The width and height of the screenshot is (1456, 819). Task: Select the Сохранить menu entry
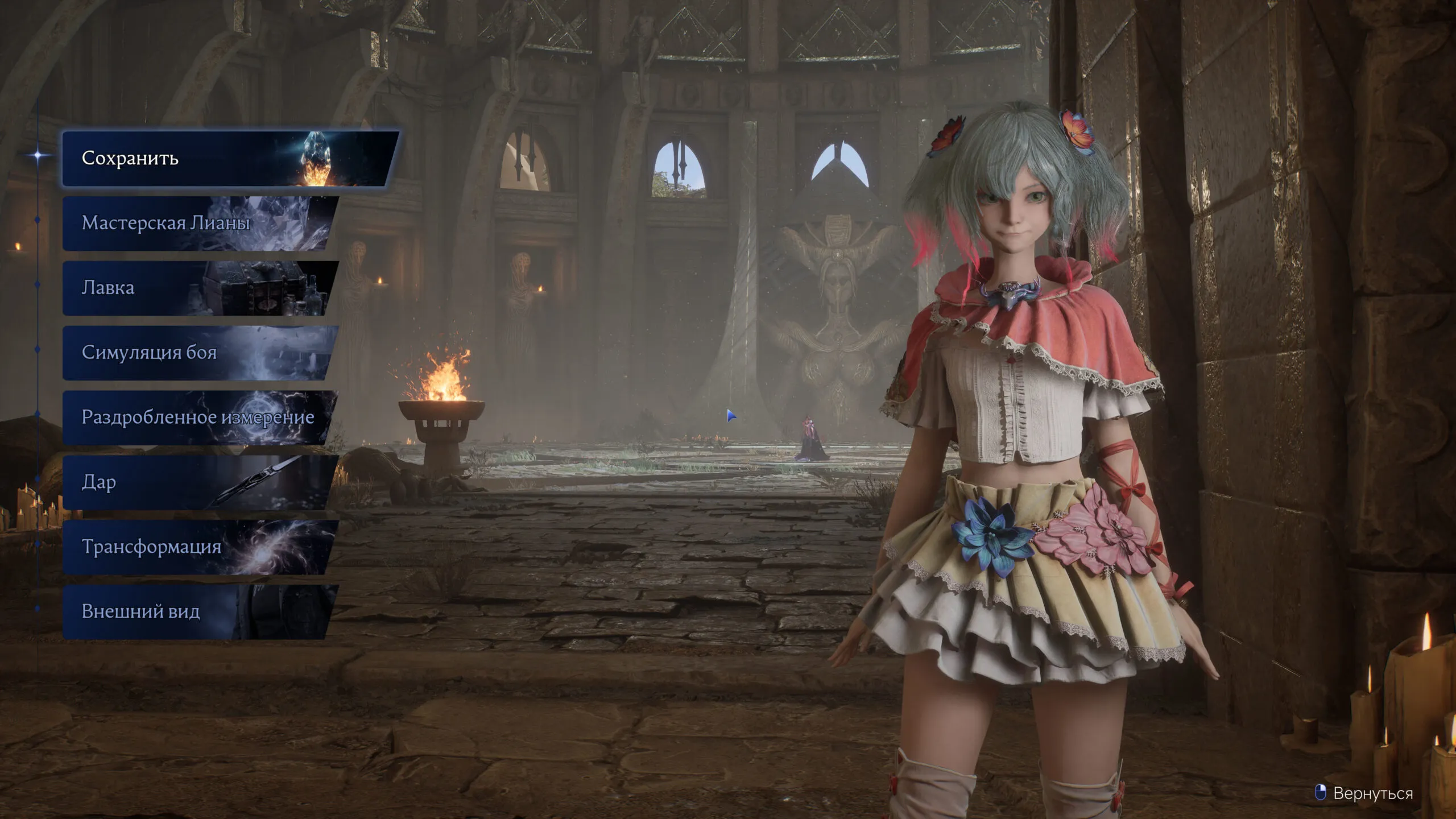(227, 158)
